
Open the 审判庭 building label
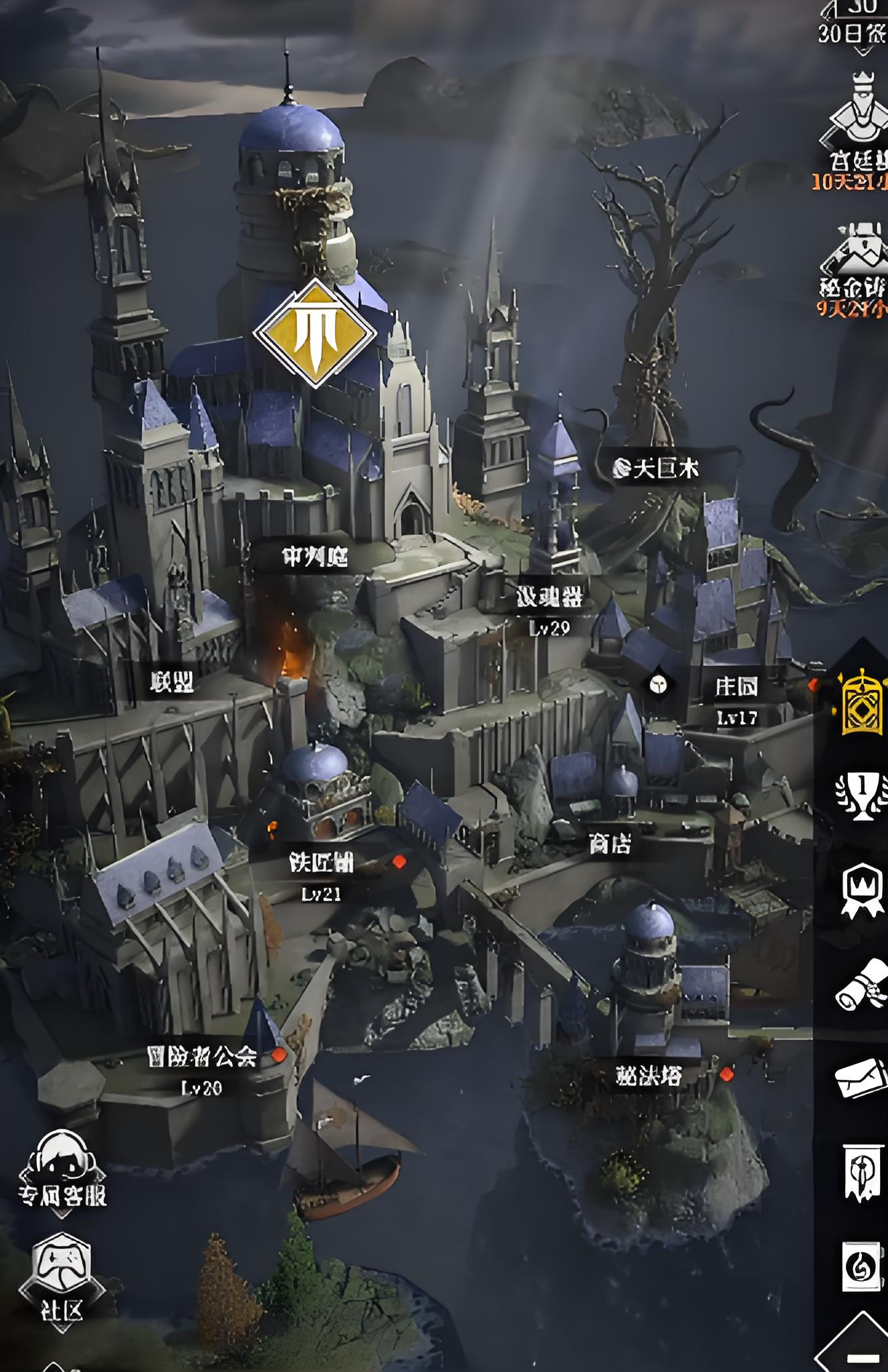tap(315, 556)
